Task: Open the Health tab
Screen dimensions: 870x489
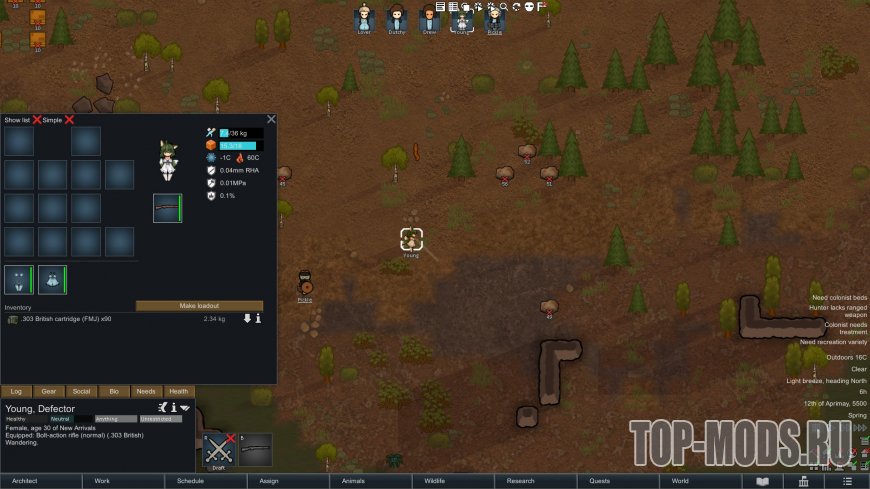Action: (178, 392)
